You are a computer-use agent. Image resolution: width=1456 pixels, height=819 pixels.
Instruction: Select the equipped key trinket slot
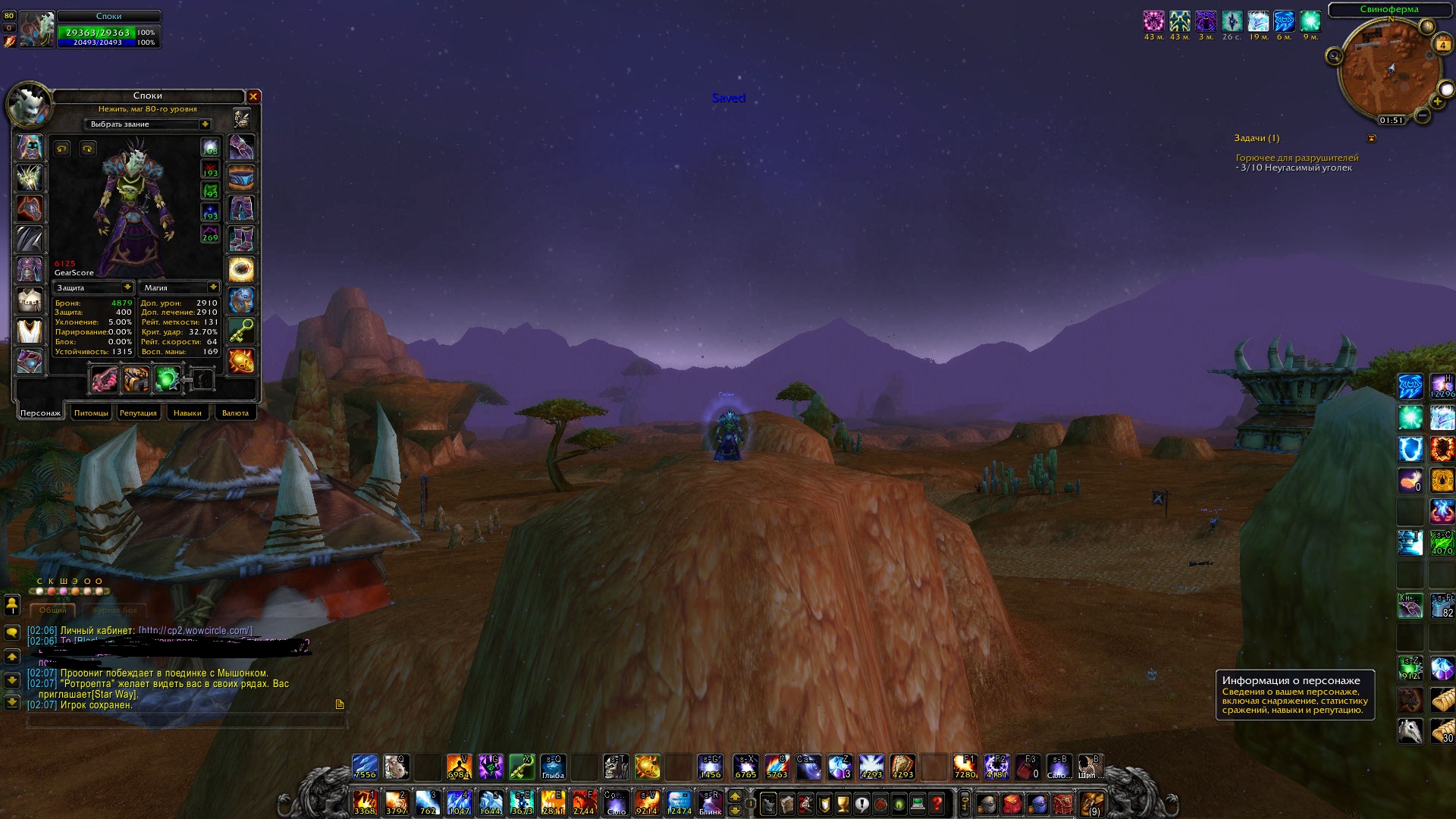[241, 331]
